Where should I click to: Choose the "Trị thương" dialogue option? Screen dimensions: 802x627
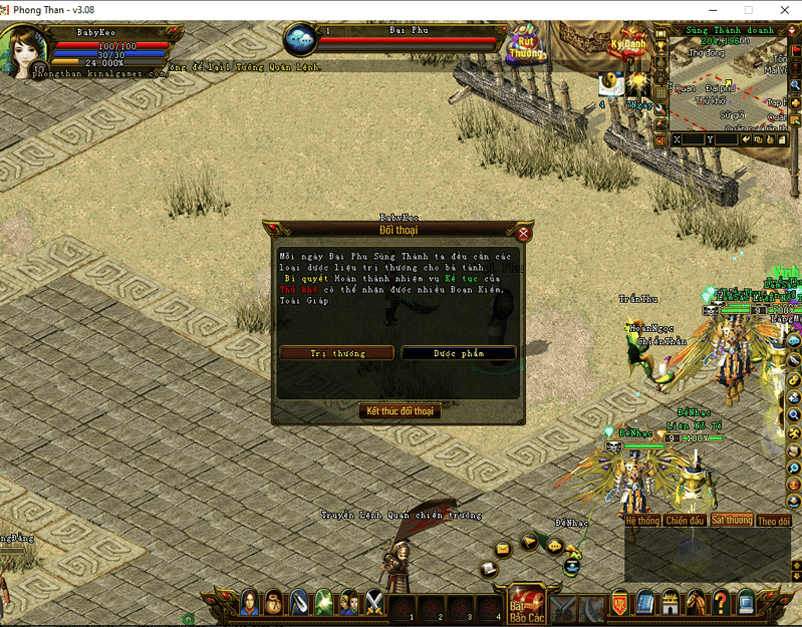(x=337, y=353)
